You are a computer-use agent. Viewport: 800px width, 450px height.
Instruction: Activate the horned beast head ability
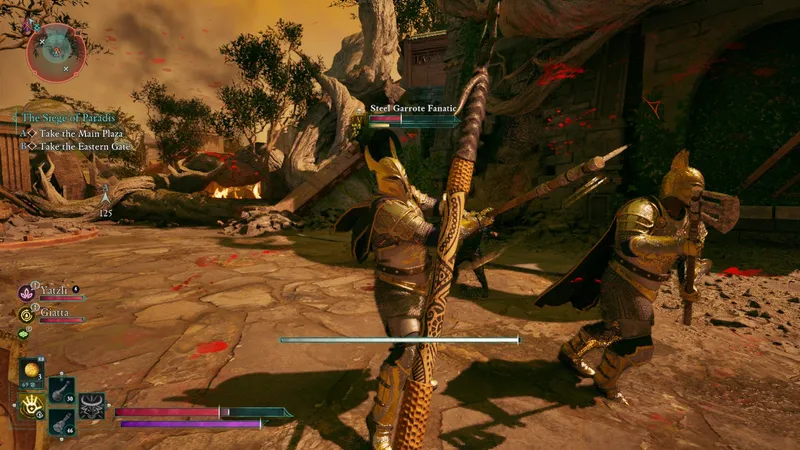tap(93, 406)
